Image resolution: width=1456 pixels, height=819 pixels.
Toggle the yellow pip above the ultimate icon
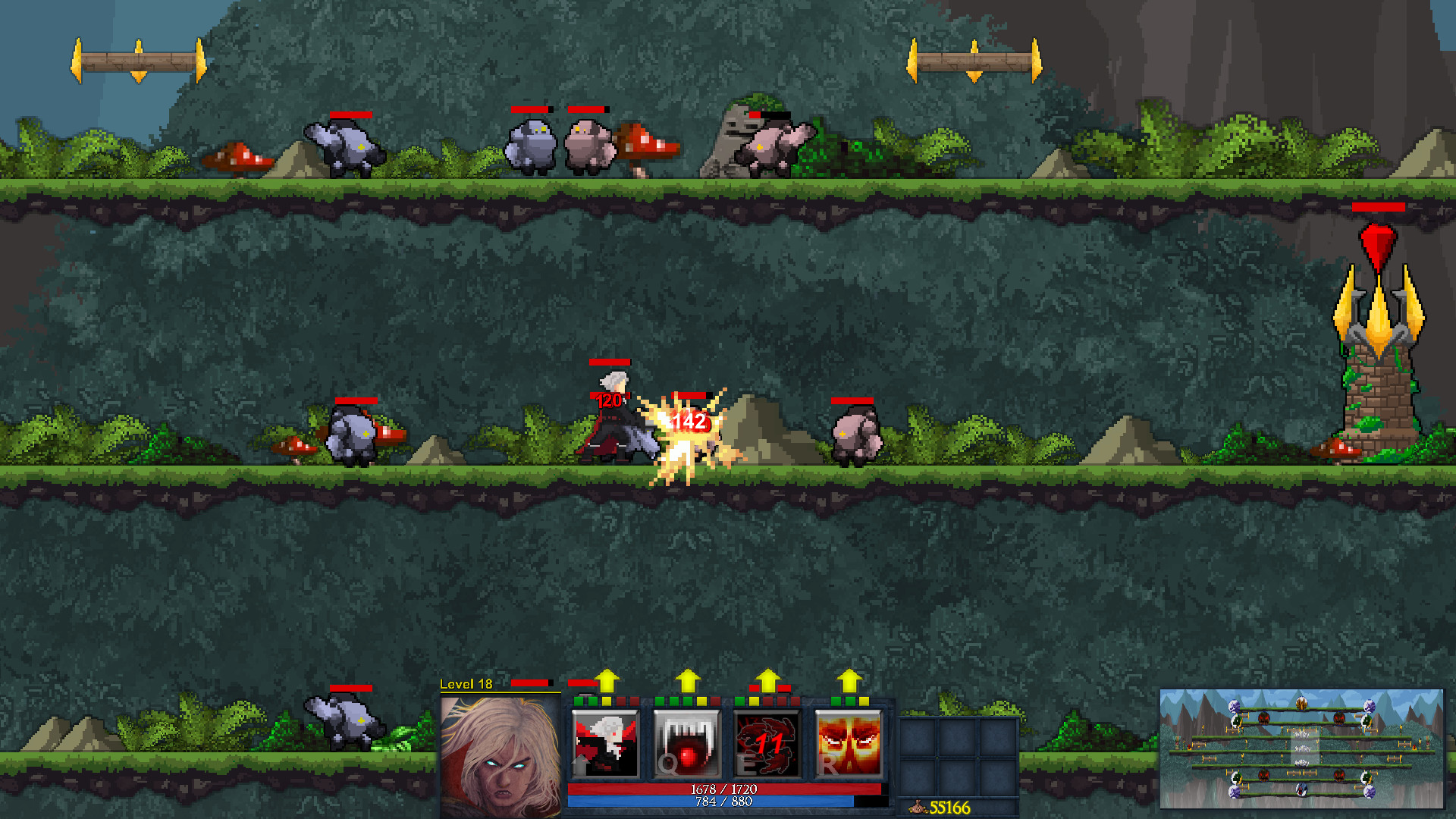point(865,702)
